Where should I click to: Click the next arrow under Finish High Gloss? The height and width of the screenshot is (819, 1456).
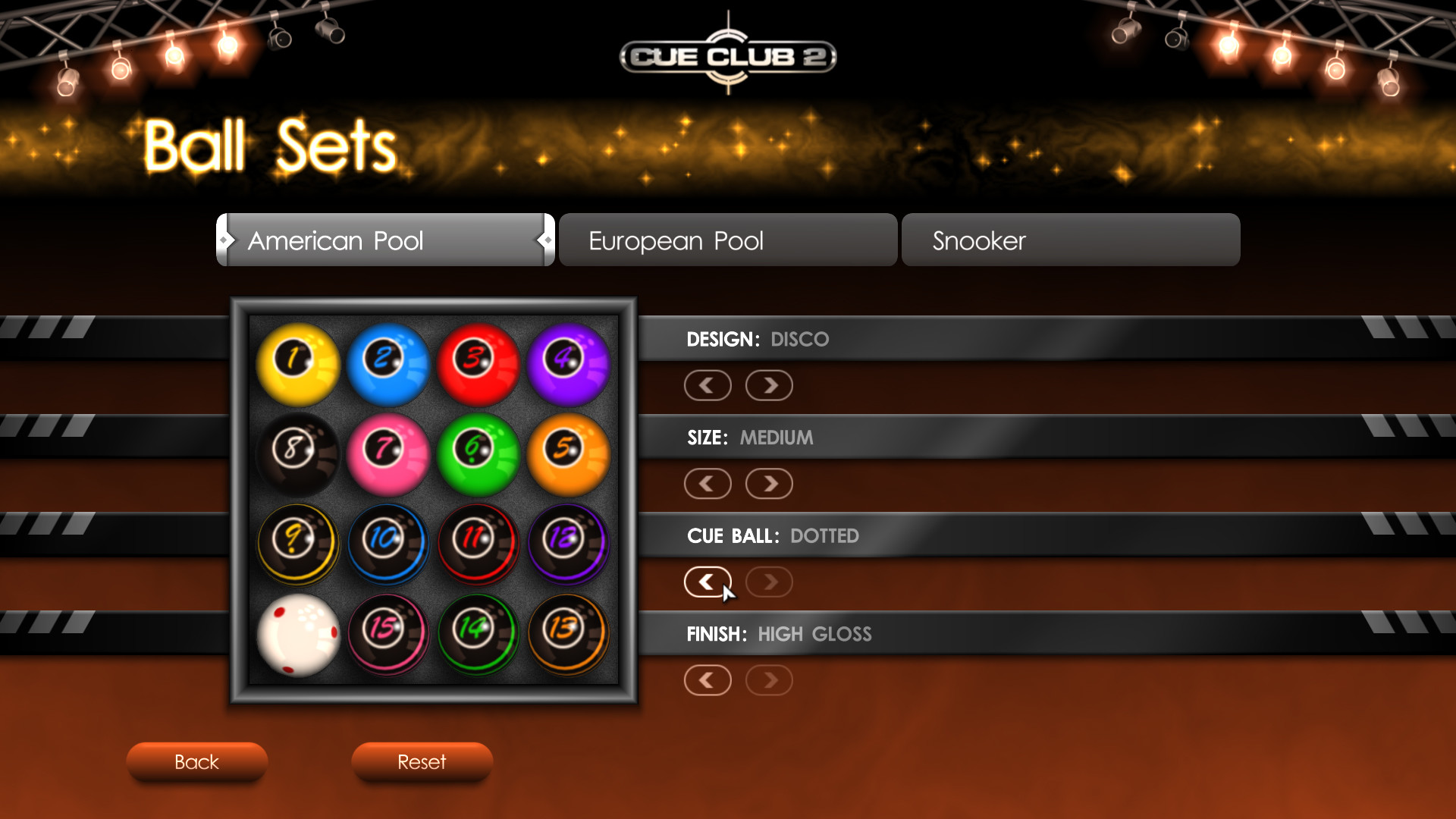(x=768, y=679)
